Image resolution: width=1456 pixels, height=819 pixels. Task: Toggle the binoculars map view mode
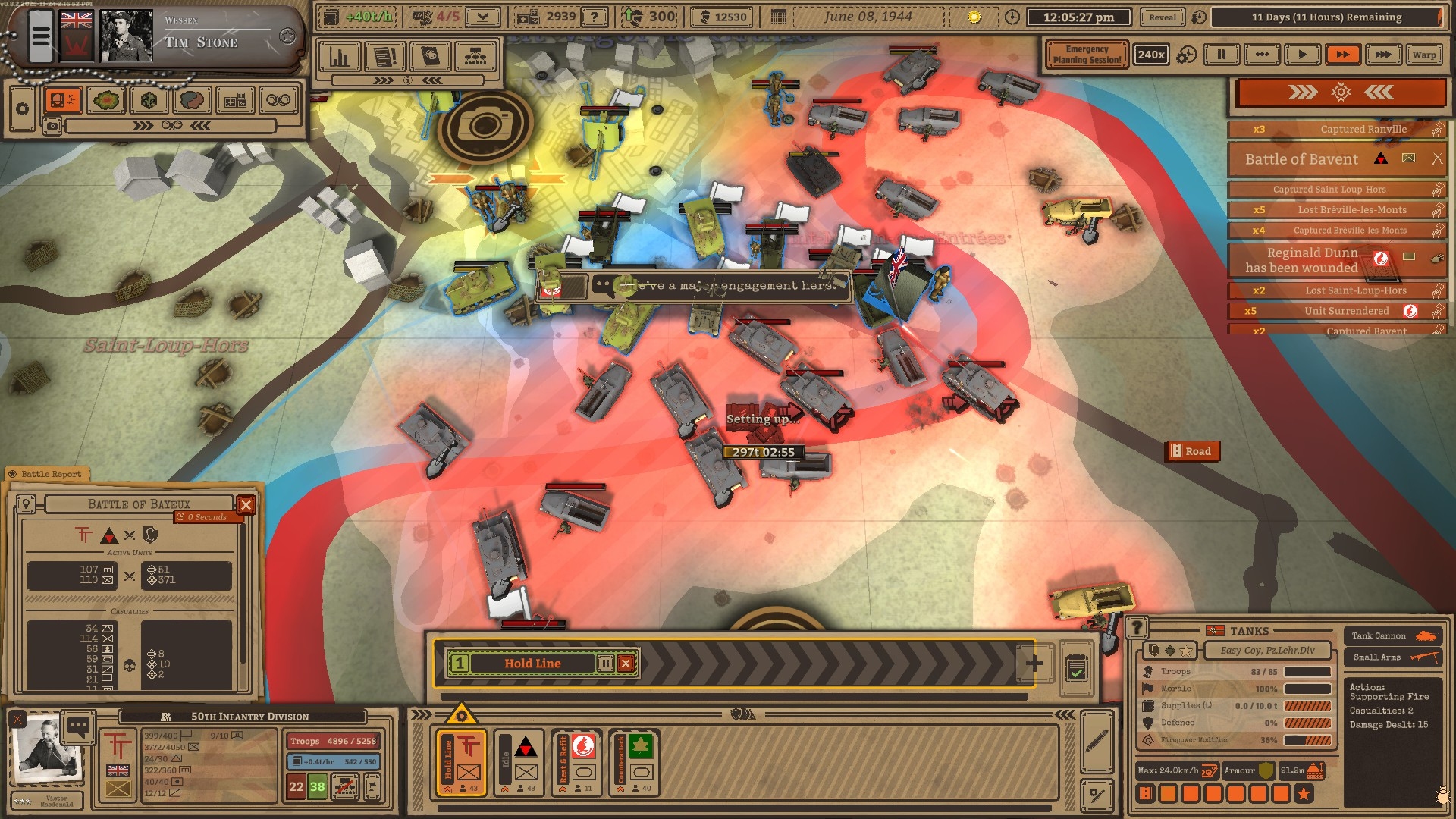pyautogui.click(x=278, y=100)
